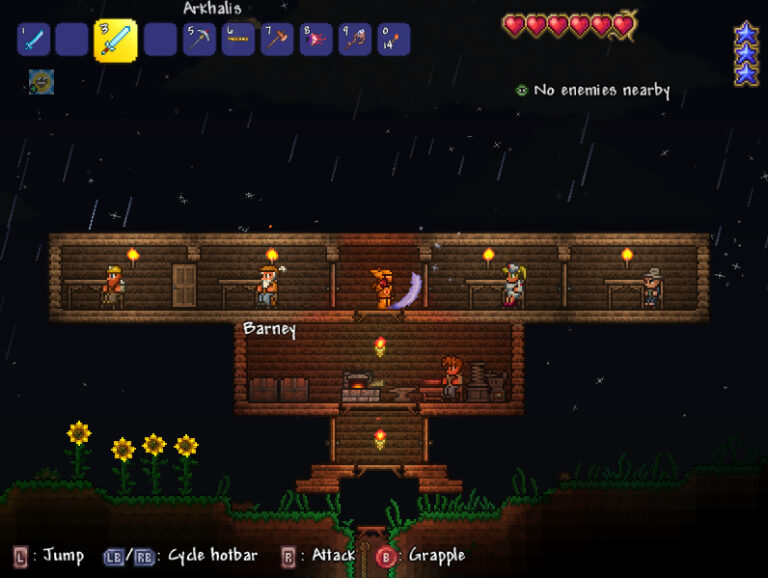Select the torch stack of 14
The image size is (768, 578).
coord(393,40)
